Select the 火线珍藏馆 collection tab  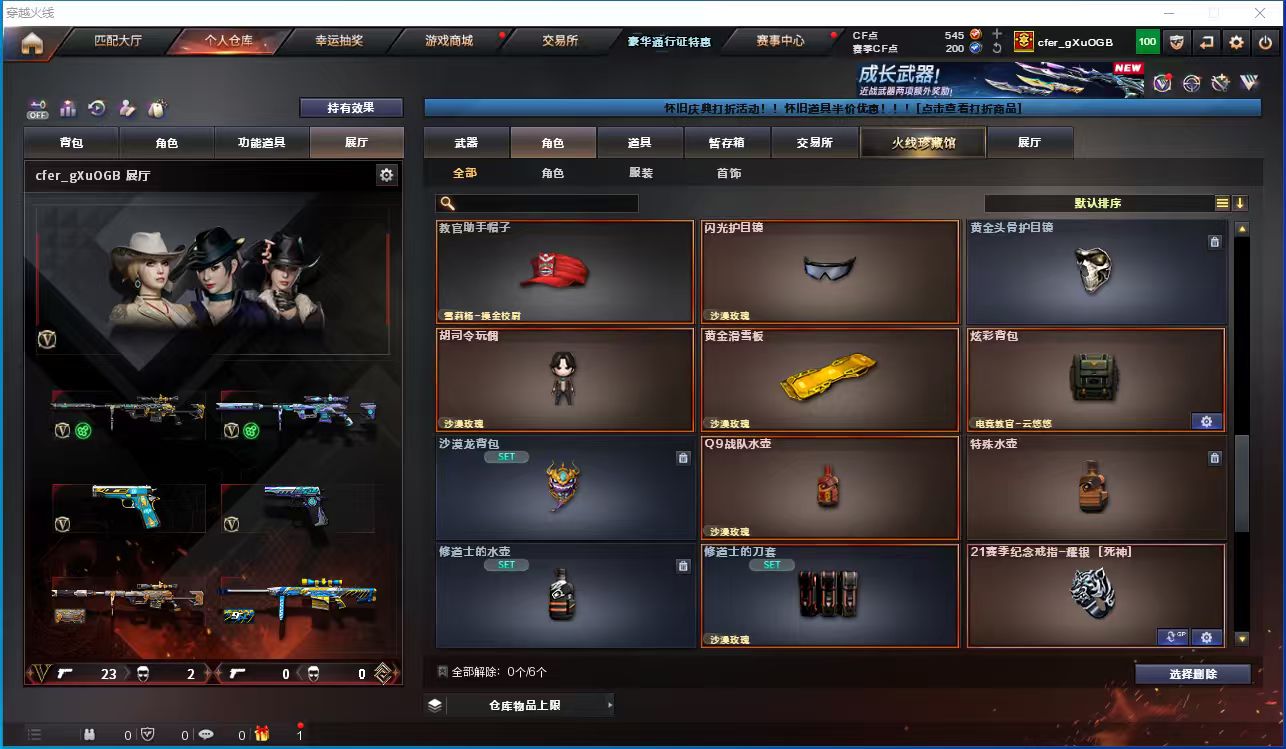point(923,143)
